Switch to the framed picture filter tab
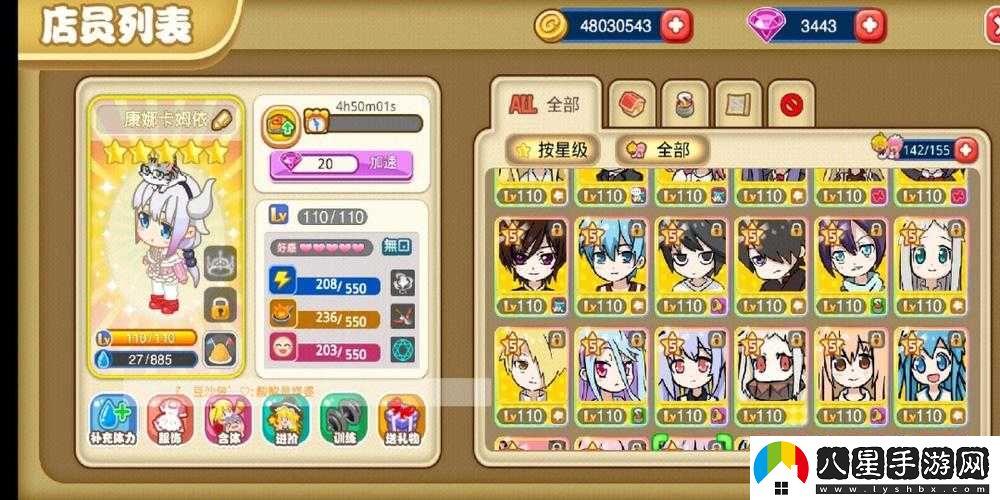 [x=738, y=103]
